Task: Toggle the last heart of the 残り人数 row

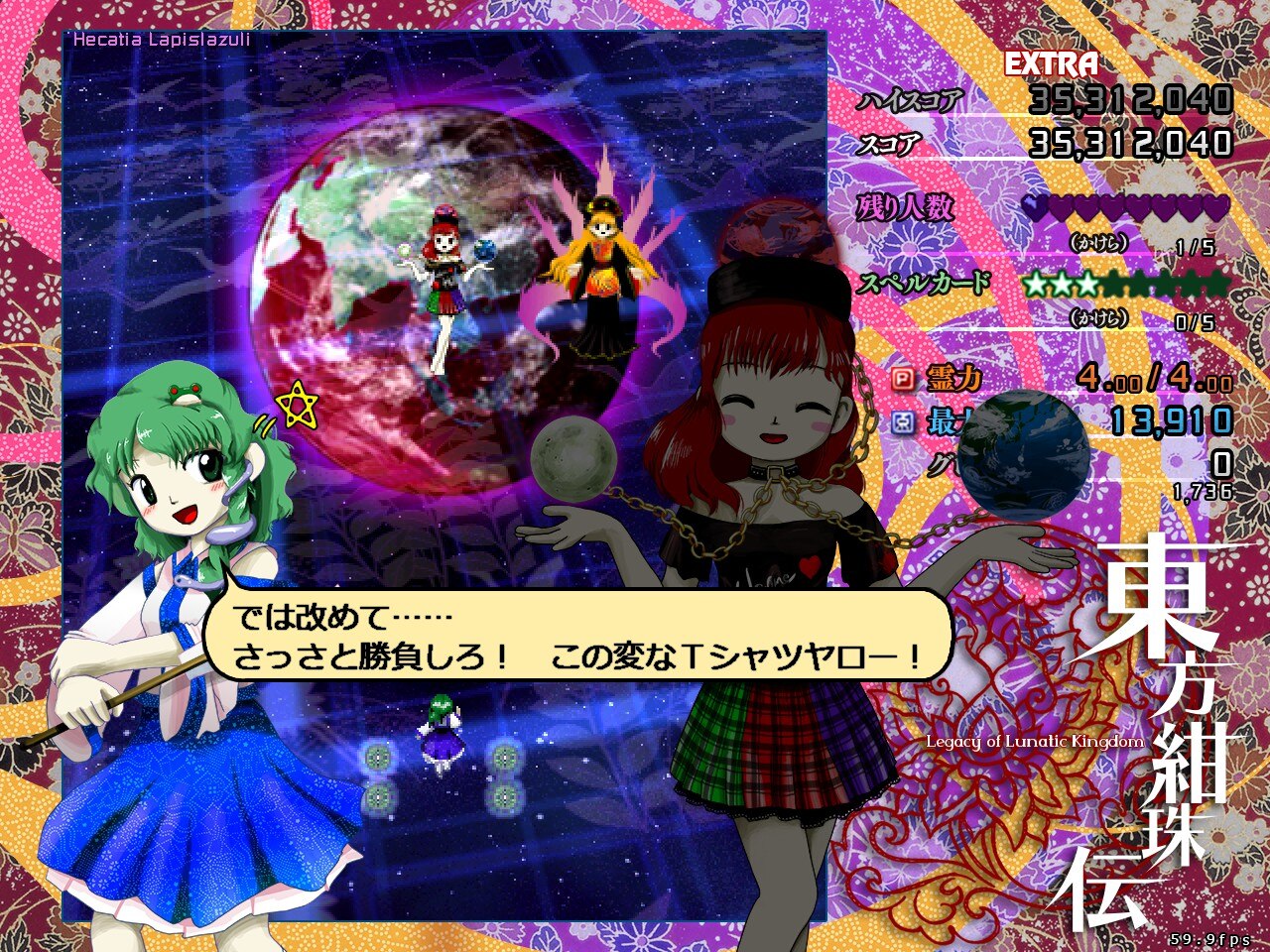Action: pyautogui.click(x=1216, y=207)
